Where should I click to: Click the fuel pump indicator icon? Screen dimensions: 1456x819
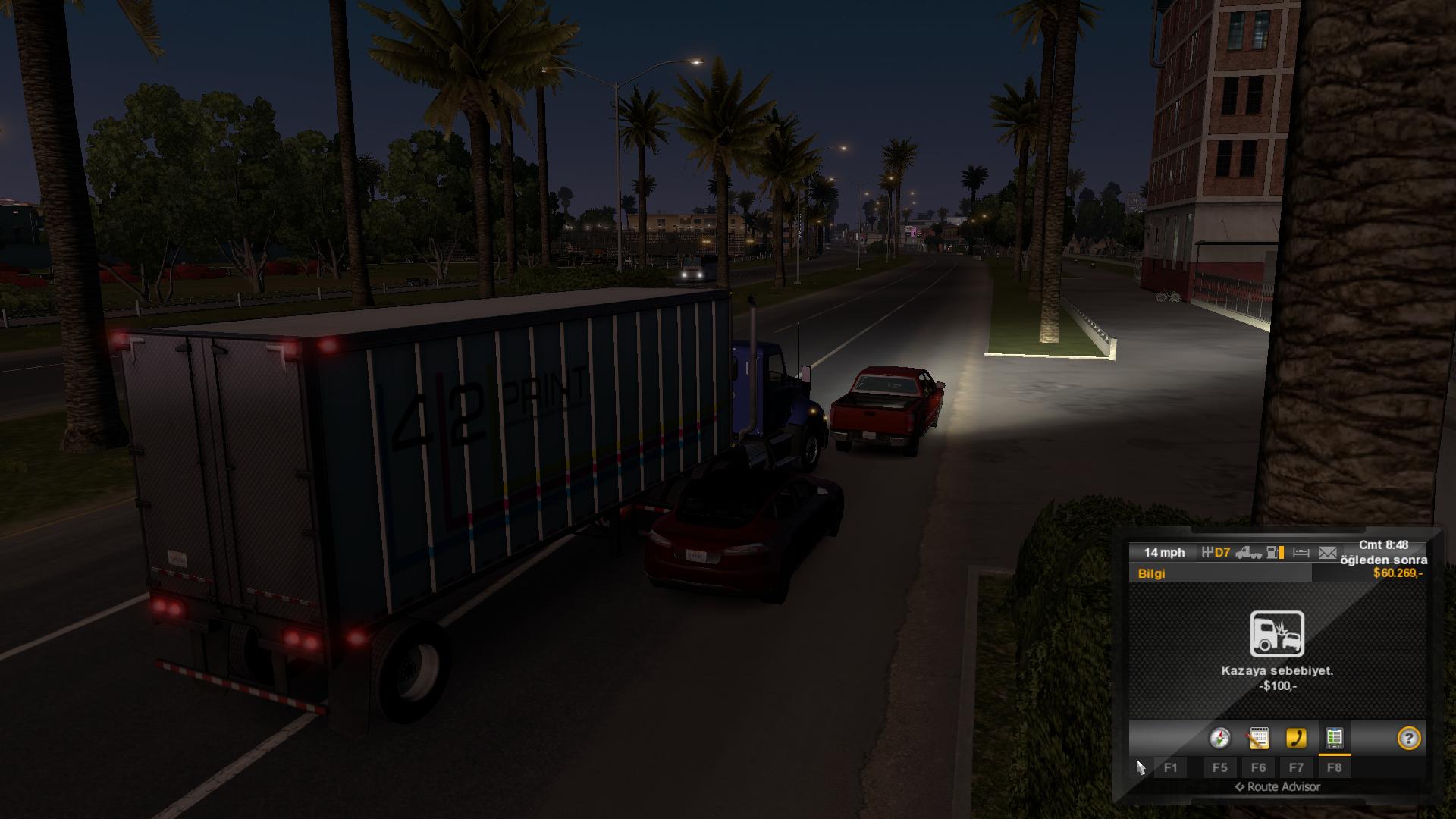(x=1276, y=553)
